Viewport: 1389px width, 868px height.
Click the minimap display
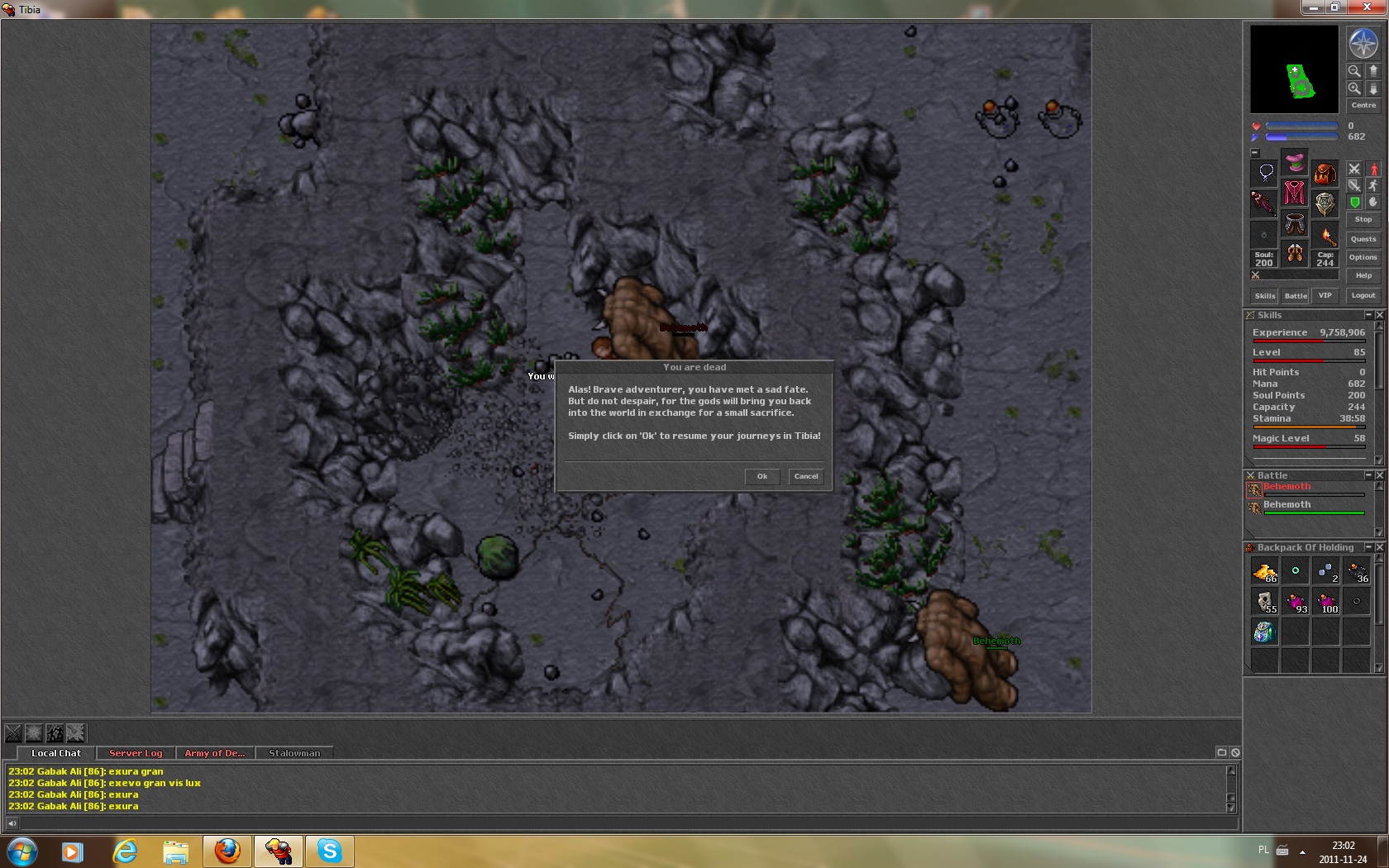[1294, 69]
